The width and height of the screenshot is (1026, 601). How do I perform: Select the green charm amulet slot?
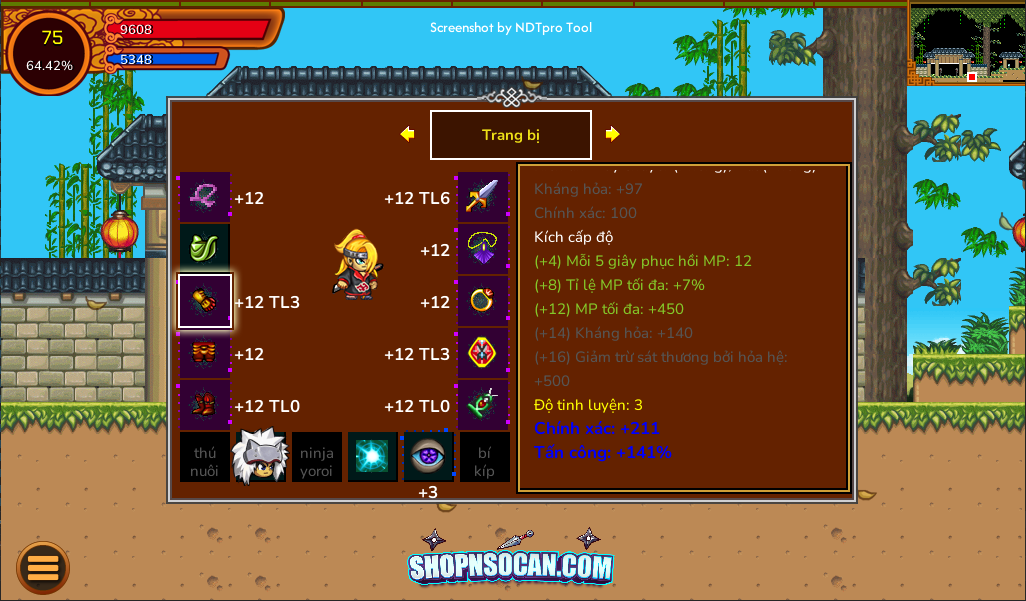coord(483,405)
